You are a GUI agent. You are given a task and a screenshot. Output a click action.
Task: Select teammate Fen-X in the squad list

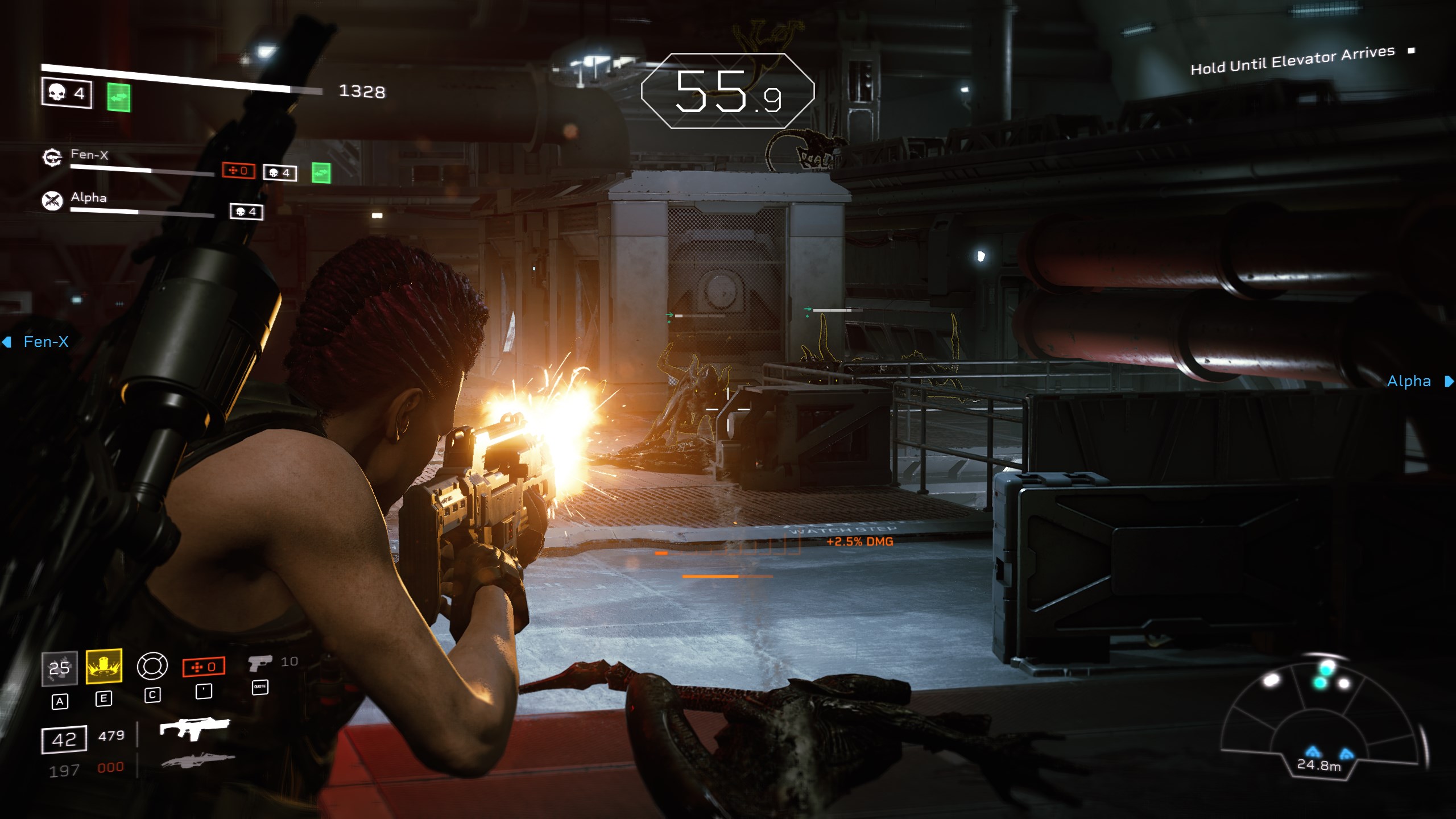89,155
